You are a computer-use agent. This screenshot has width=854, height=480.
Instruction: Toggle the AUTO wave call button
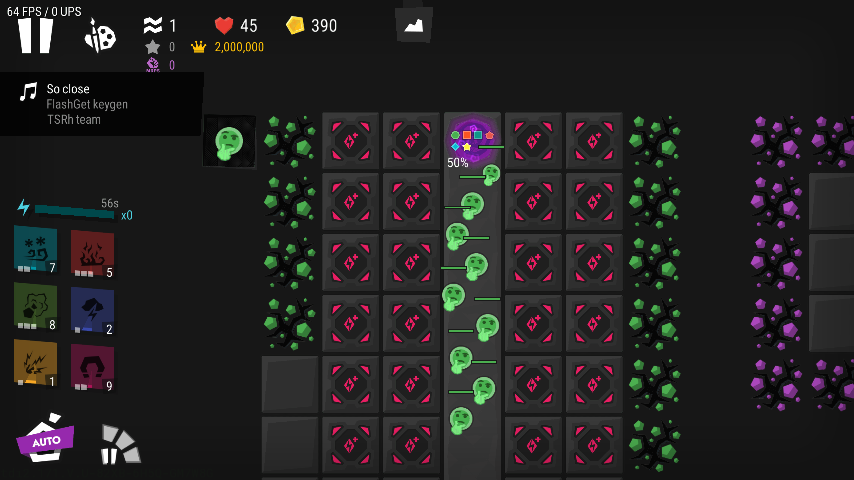tap(46, 439)
